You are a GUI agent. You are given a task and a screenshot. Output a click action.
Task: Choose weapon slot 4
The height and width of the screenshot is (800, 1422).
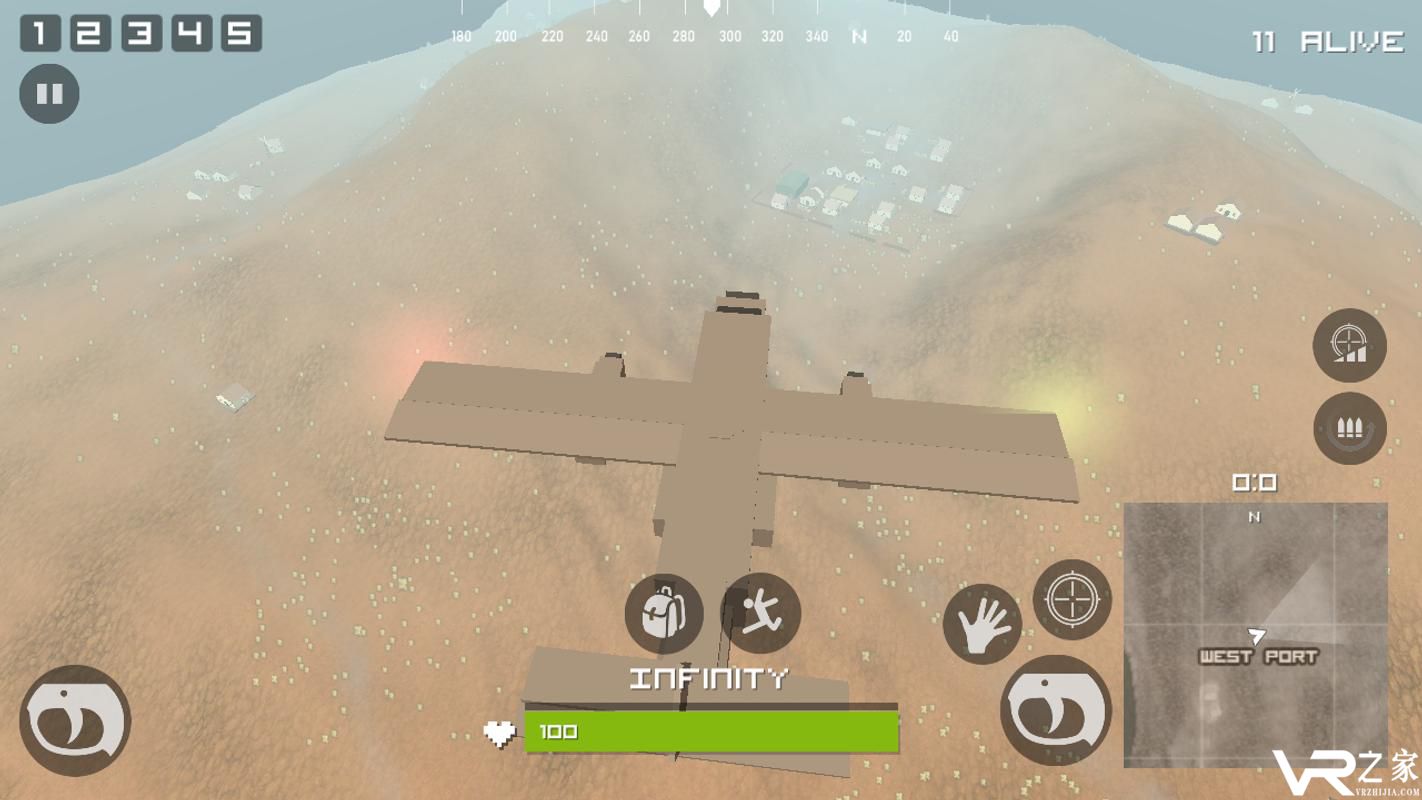[191, 33]
